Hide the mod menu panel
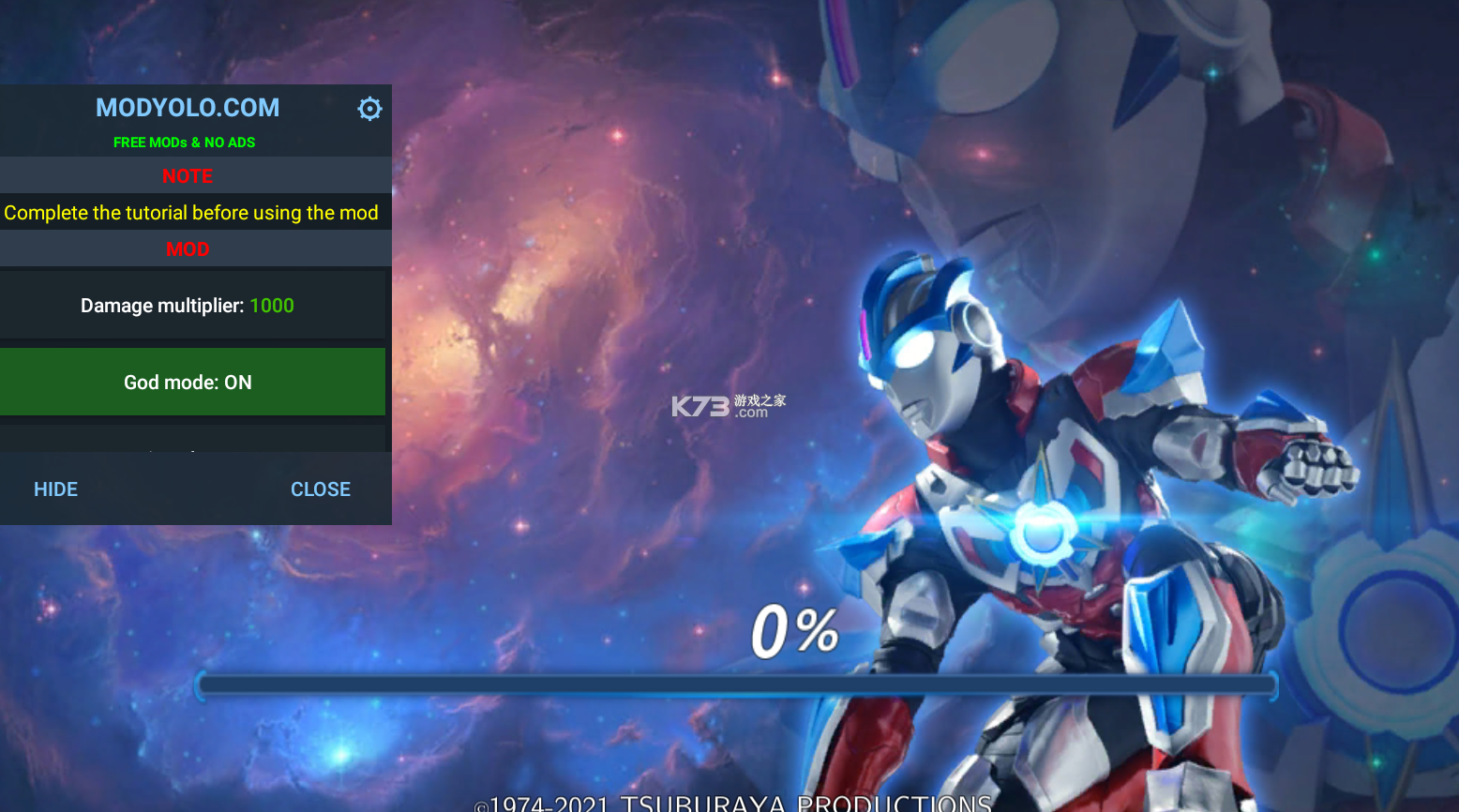 click(56, 489)
